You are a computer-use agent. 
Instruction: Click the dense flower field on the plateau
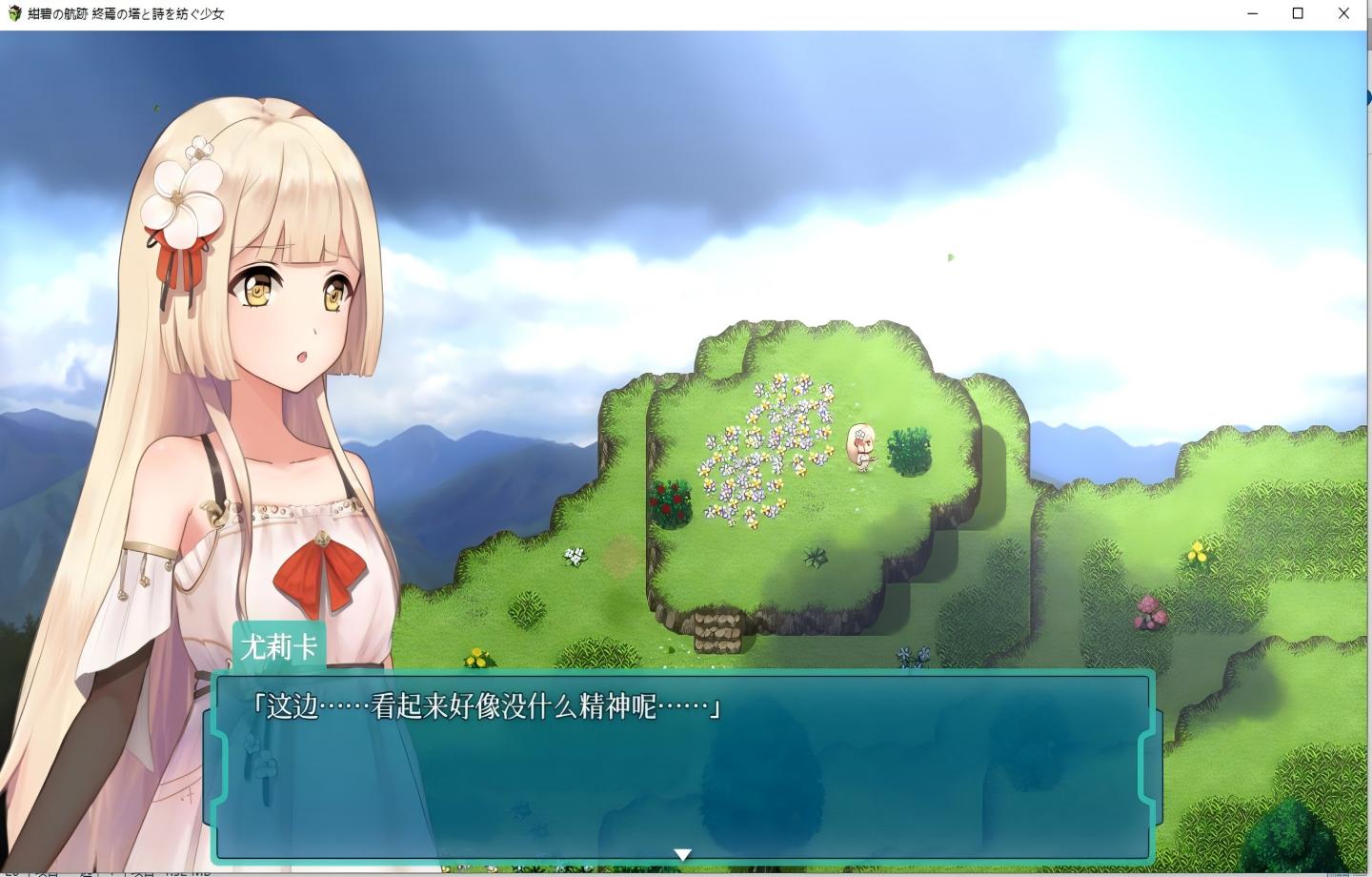coord(762,448)
